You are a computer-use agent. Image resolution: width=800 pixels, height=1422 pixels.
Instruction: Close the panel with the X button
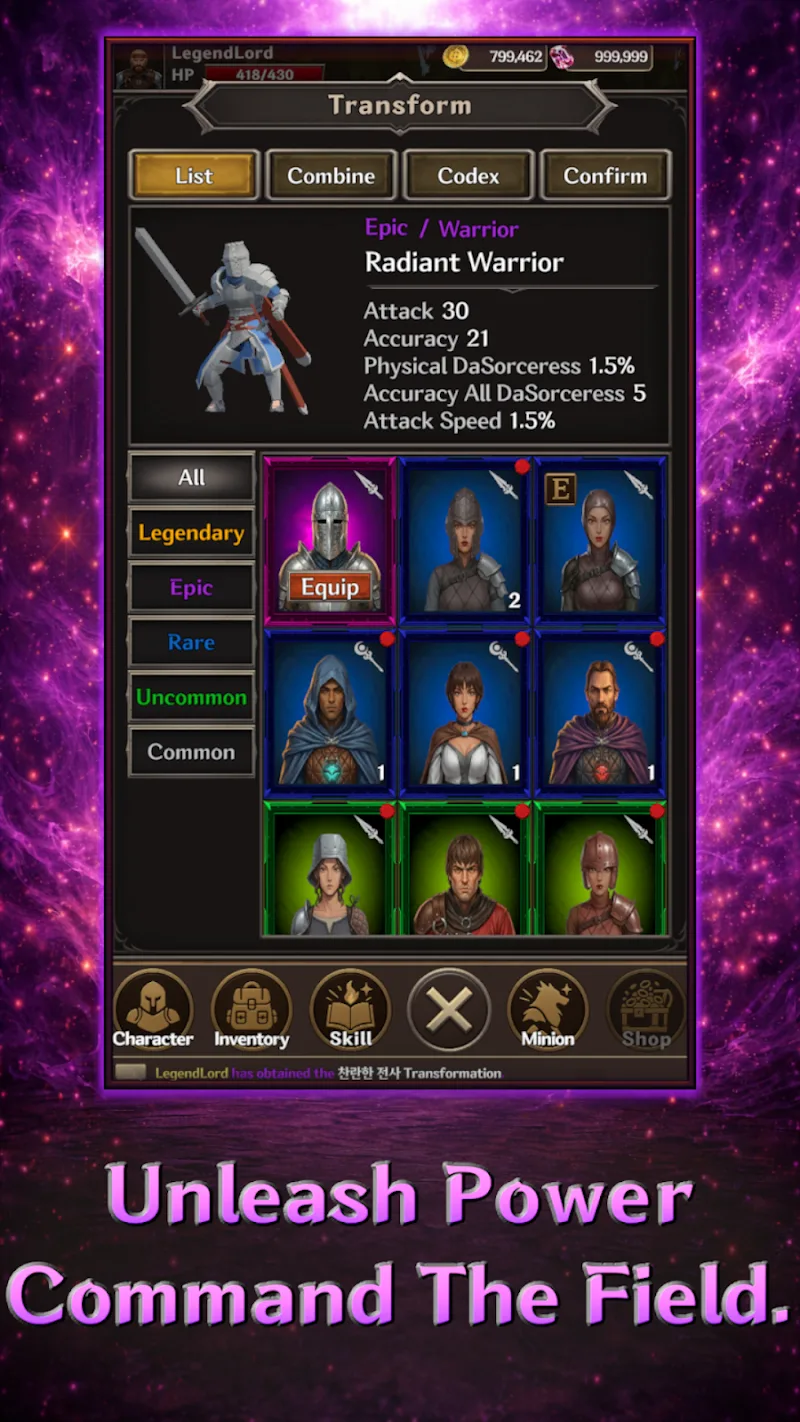(449, 1010)
